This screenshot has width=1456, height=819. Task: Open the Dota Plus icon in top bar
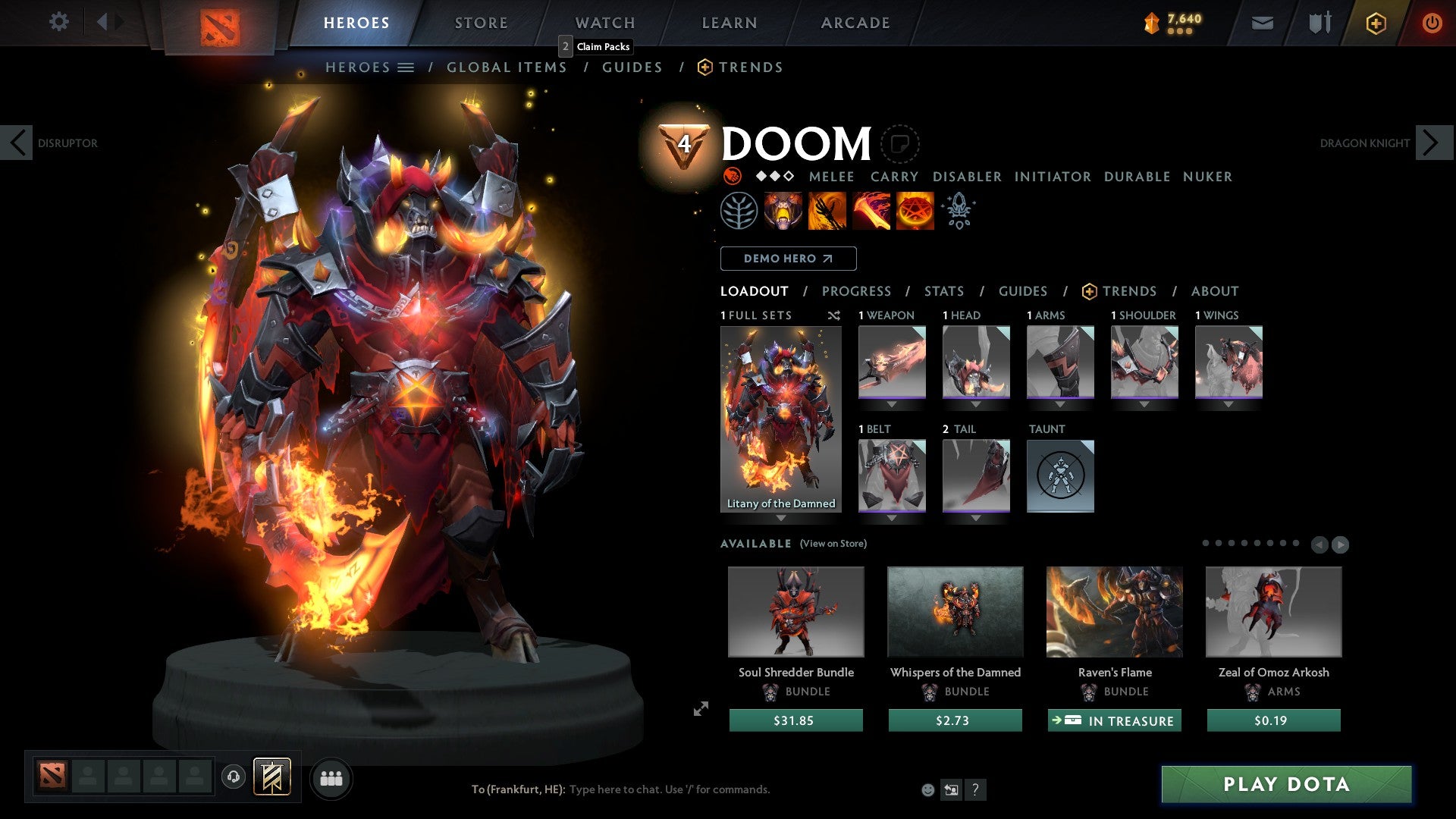(x=1375, y=23)
